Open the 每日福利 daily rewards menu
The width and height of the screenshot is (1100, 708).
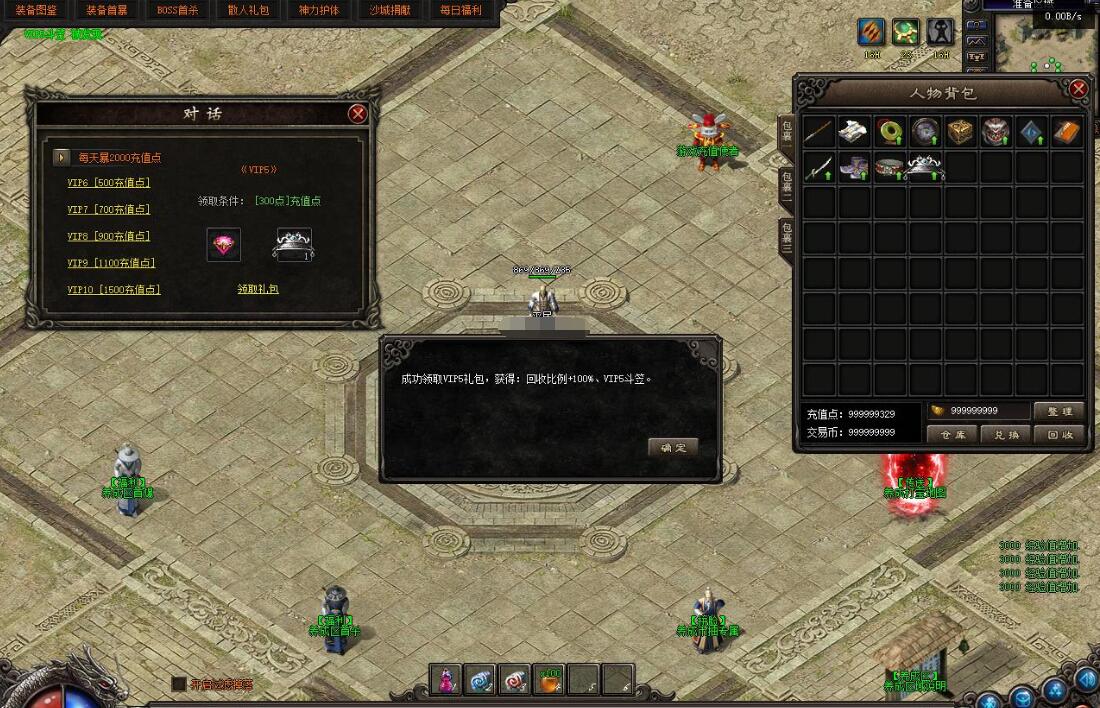pyautogui.click(x=461, y=10)
